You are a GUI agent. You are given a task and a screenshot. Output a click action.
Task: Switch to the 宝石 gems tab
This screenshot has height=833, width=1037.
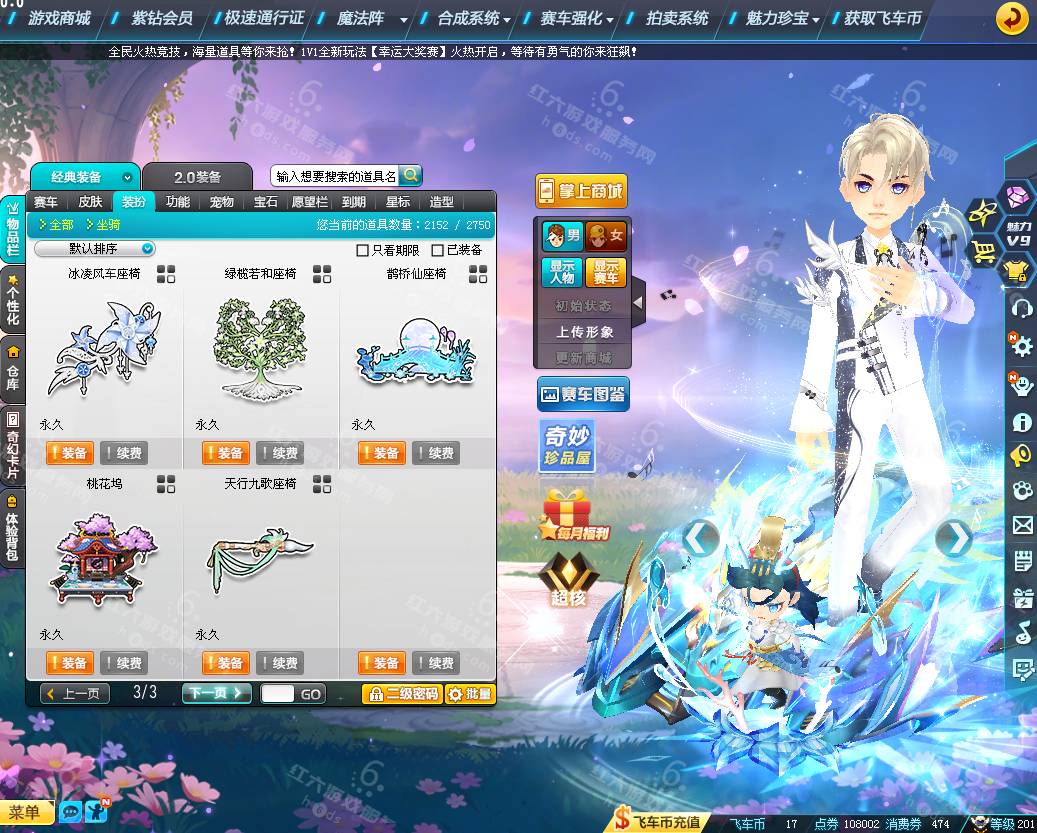pos(265,202)
